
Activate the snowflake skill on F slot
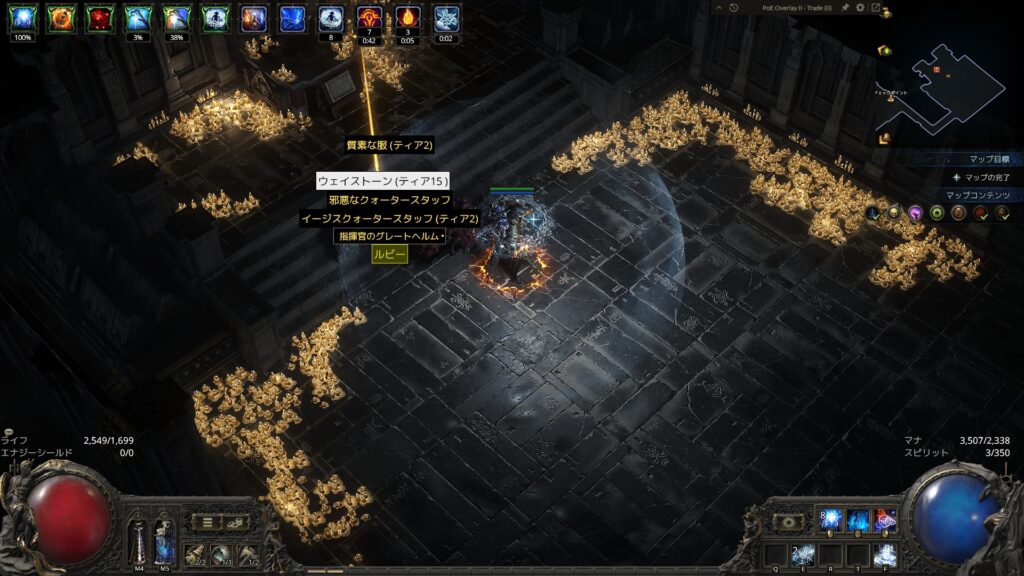[884, 553]
